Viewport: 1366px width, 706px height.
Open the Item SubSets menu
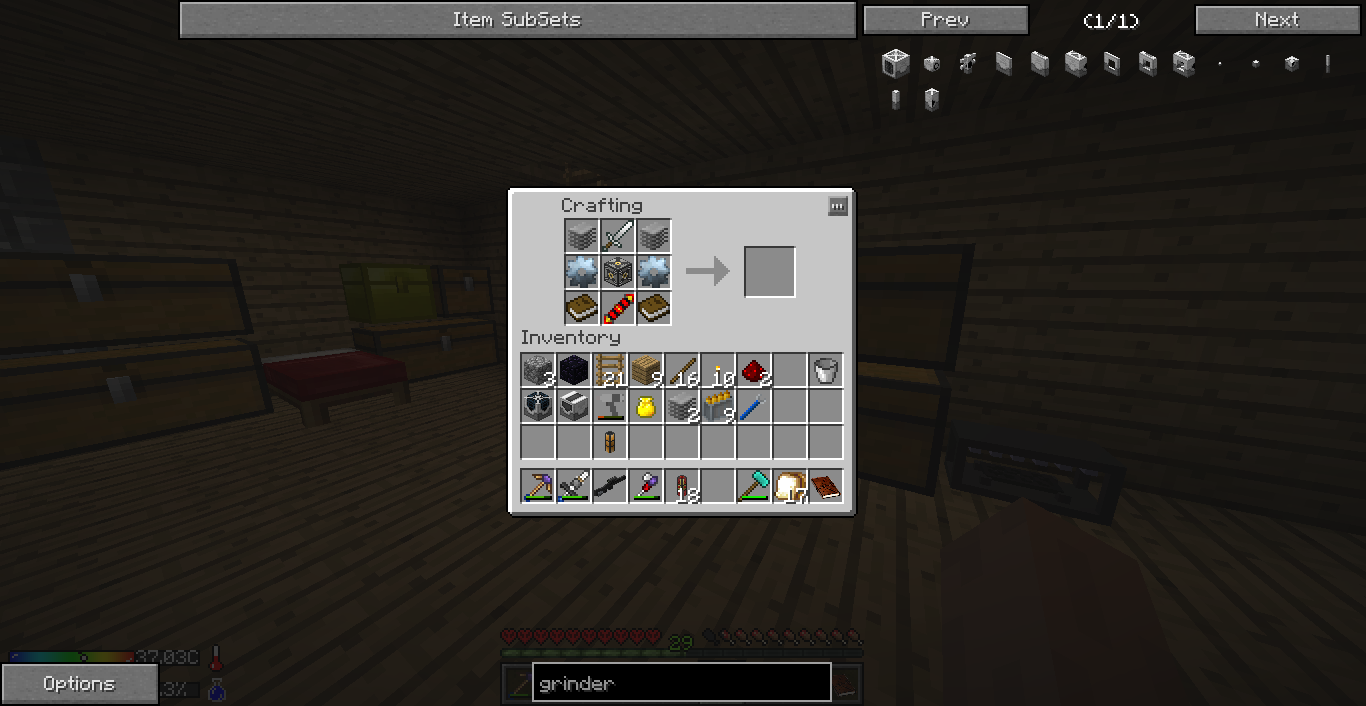pos(517,20)
